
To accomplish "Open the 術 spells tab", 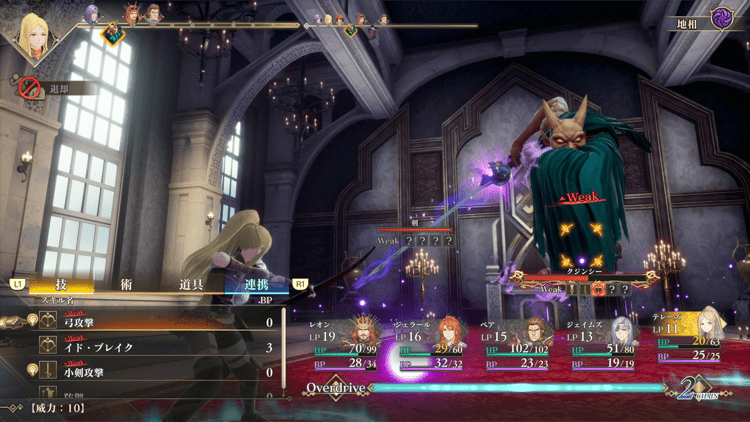I will (124, 284).
